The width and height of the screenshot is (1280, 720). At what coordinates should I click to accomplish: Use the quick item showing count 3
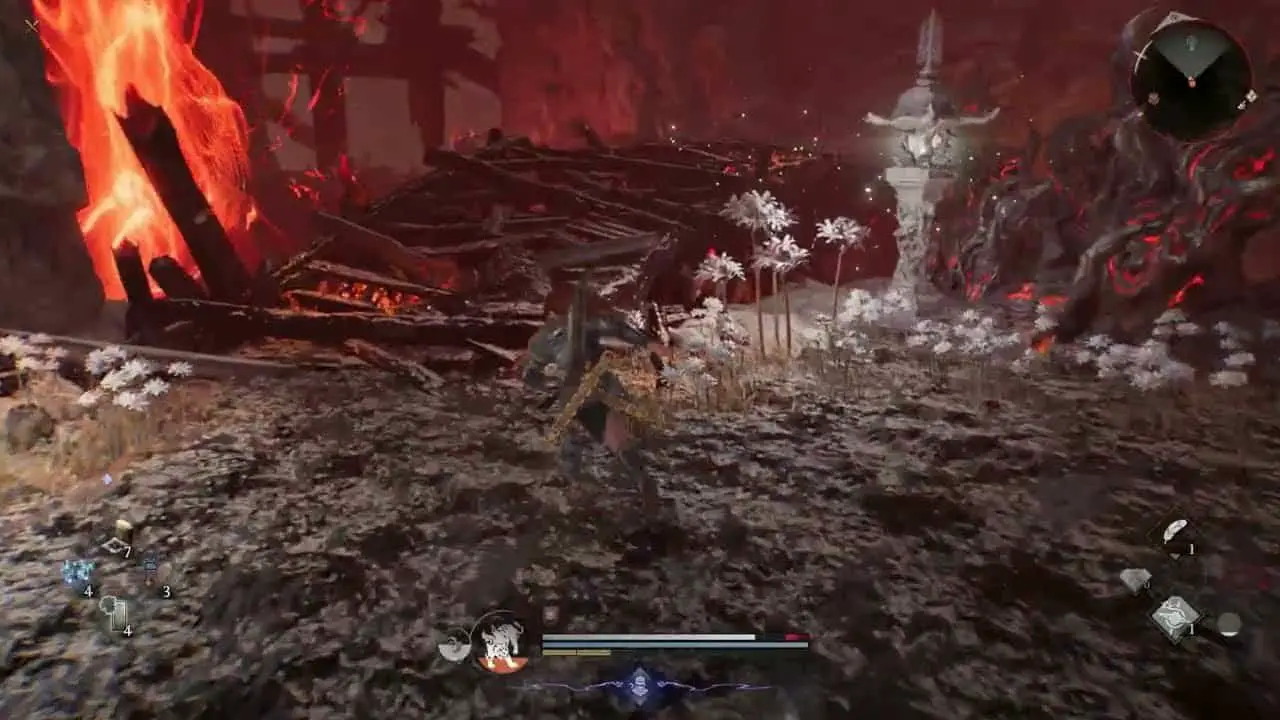point(152,573)
